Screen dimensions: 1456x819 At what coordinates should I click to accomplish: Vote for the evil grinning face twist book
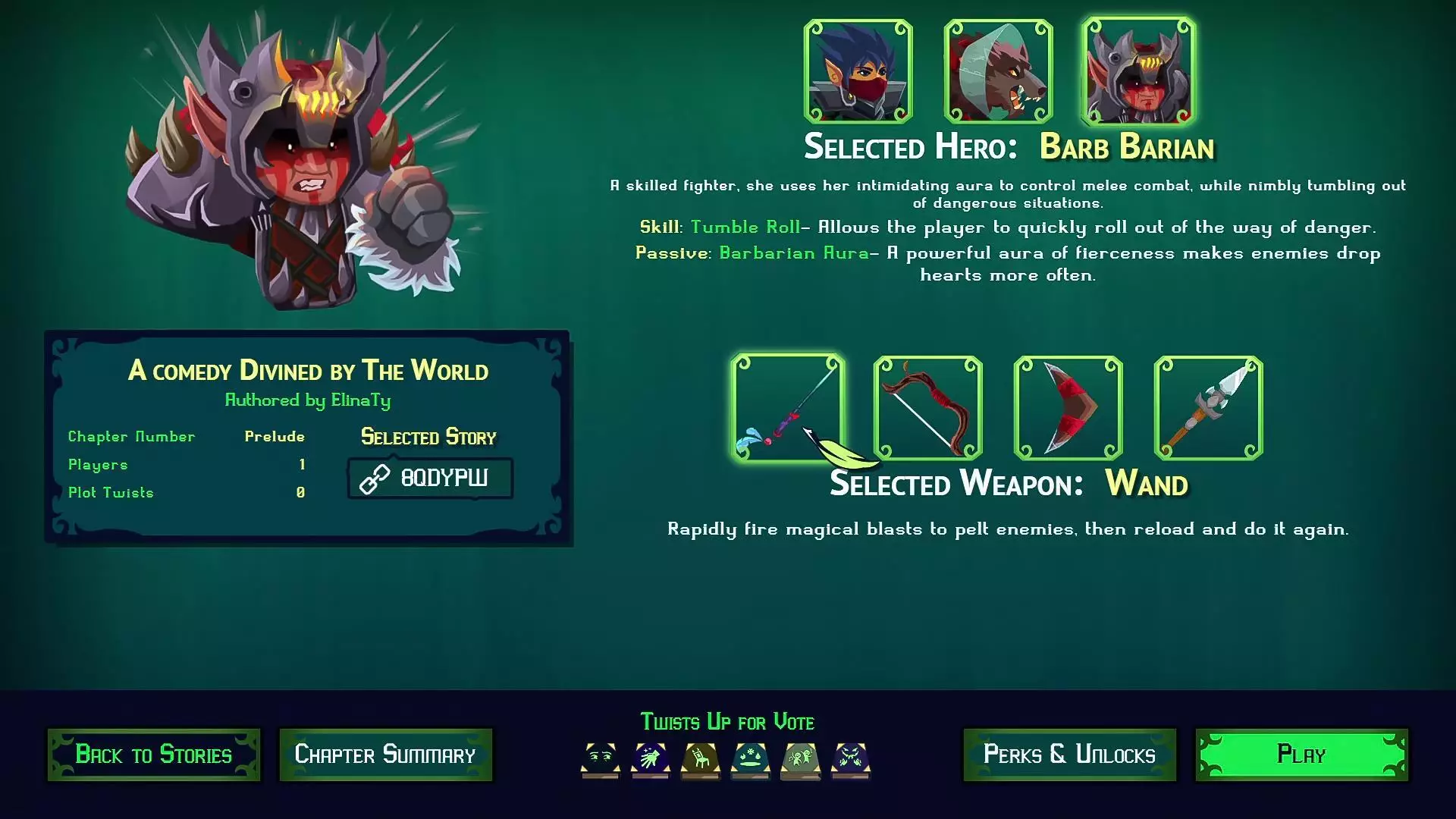(850, 759)
